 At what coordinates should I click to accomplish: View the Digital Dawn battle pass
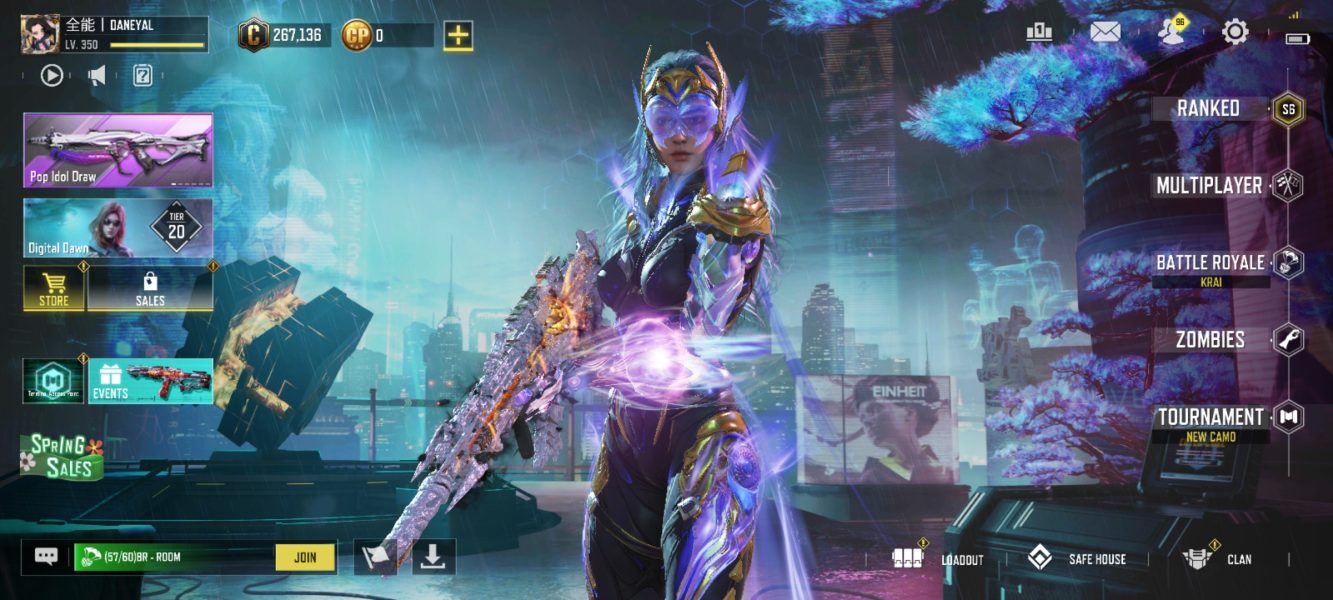tap(118, 228)
